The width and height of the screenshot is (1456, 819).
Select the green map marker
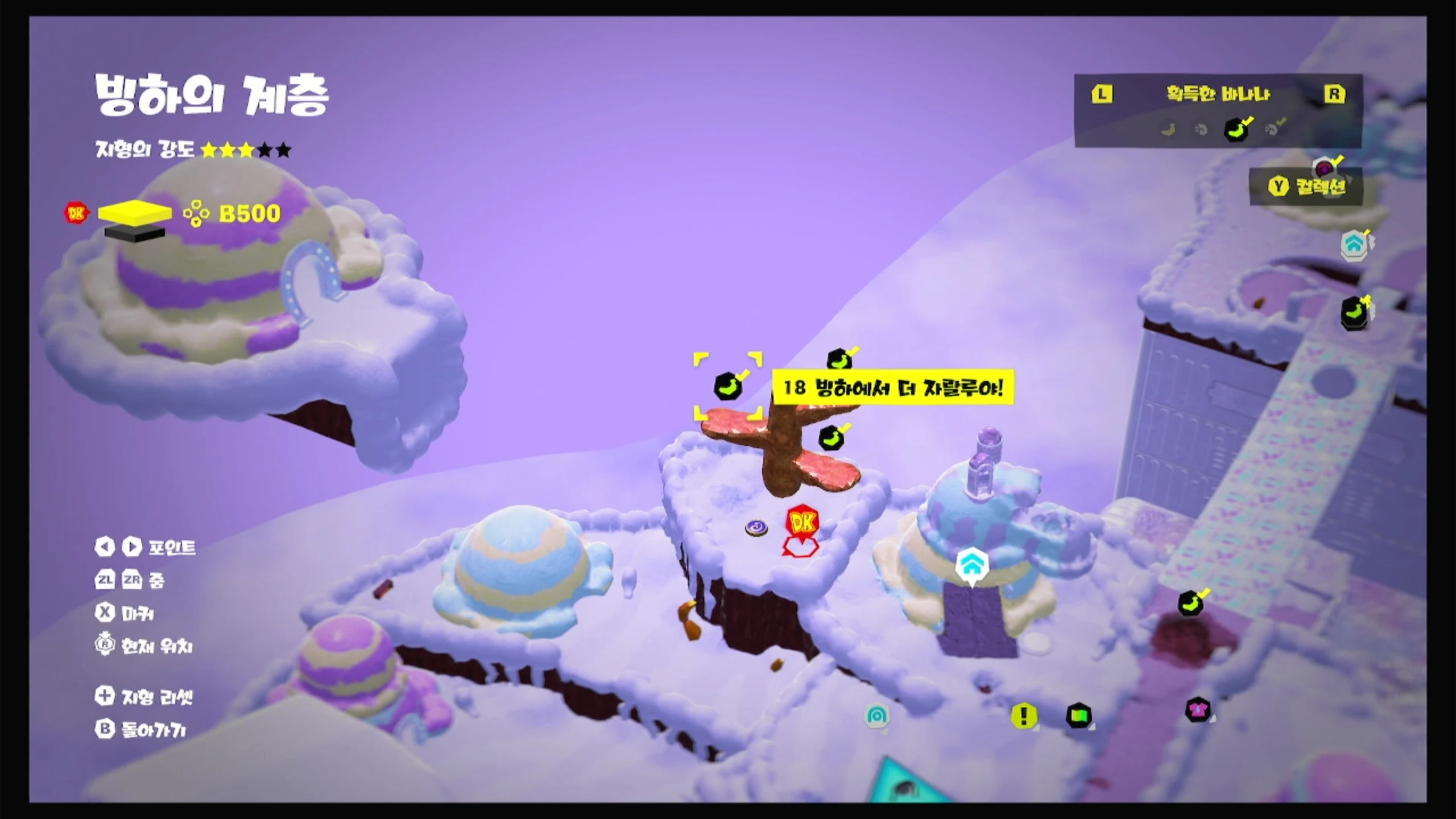pos(1078,715)
